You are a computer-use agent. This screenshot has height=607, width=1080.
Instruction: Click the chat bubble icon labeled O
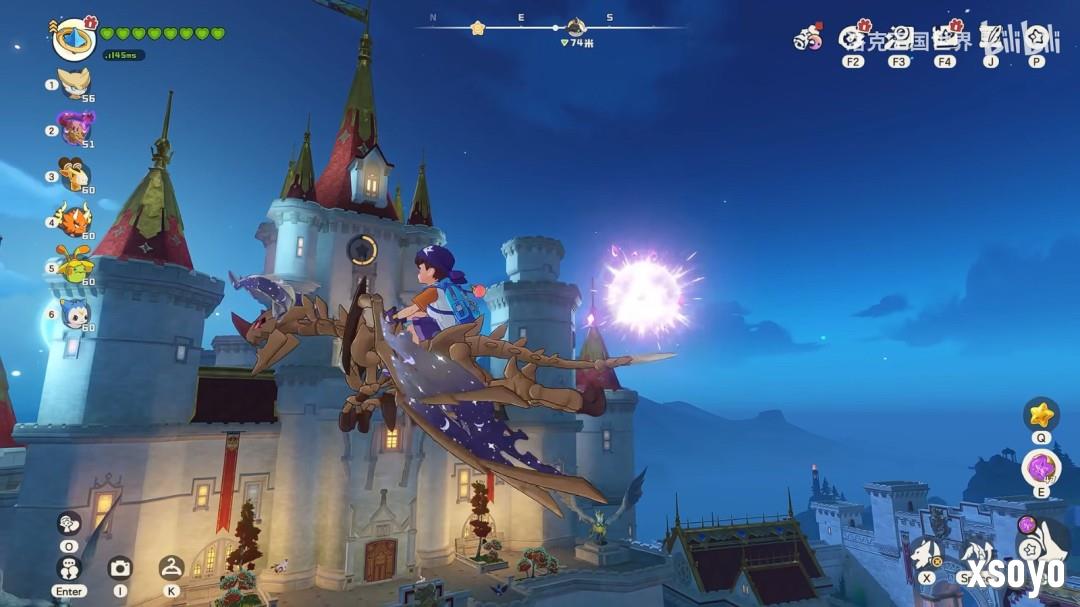tap(69, 524)
